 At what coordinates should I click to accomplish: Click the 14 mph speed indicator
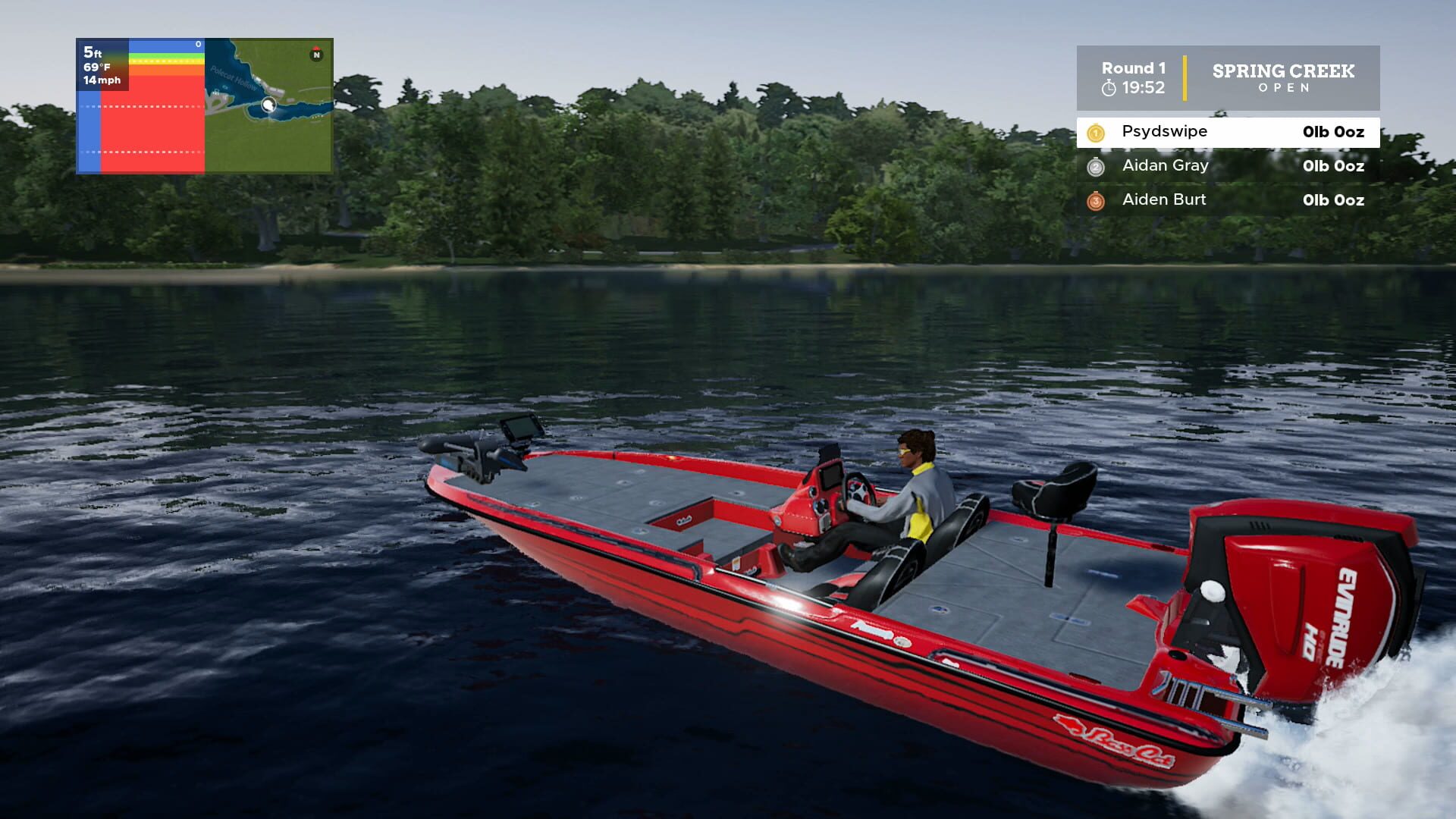[102, 81]
